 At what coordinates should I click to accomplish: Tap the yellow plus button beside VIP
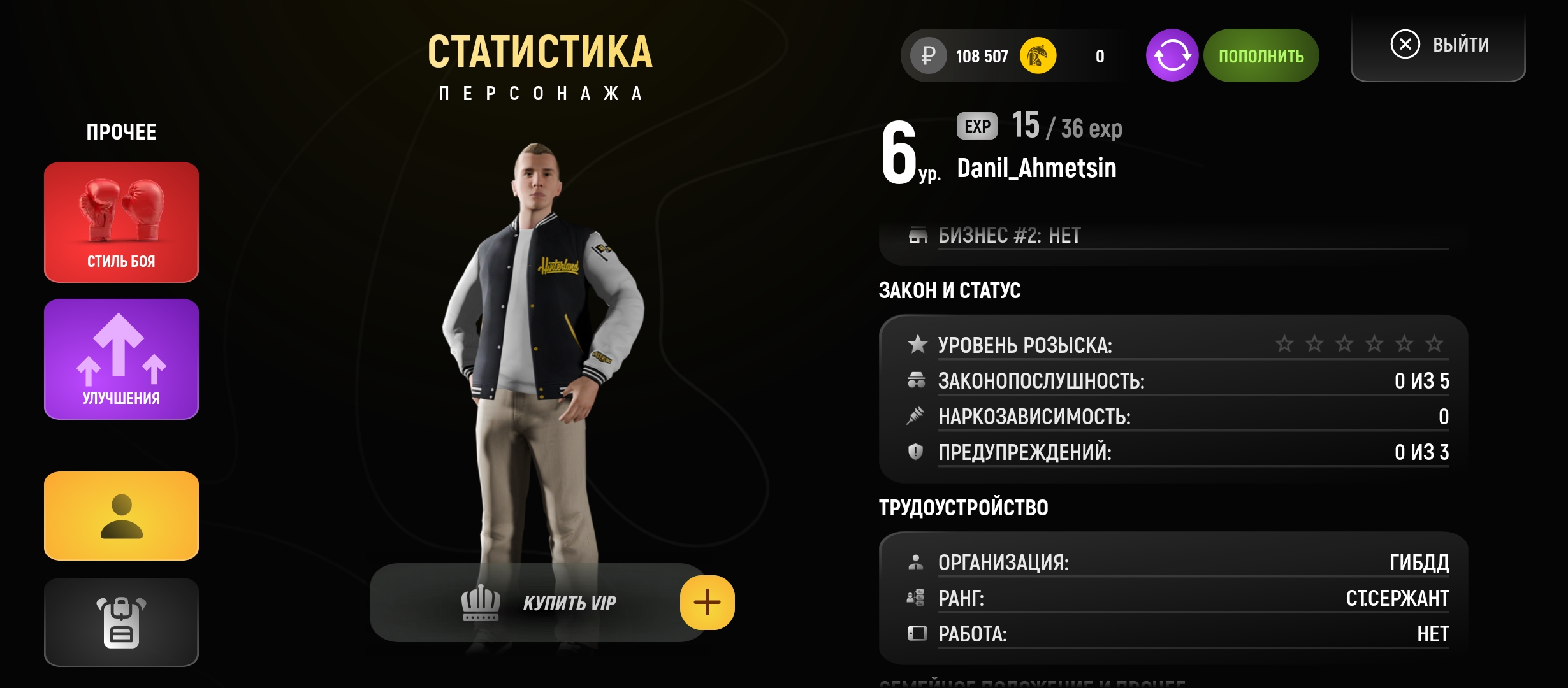tap(707, 603)
